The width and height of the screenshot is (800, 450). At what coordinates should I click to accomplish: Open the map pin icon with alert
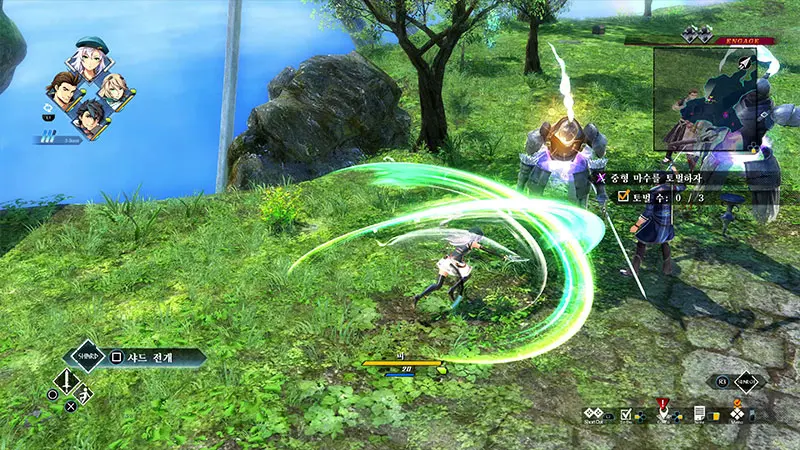[x=662, y=411]
